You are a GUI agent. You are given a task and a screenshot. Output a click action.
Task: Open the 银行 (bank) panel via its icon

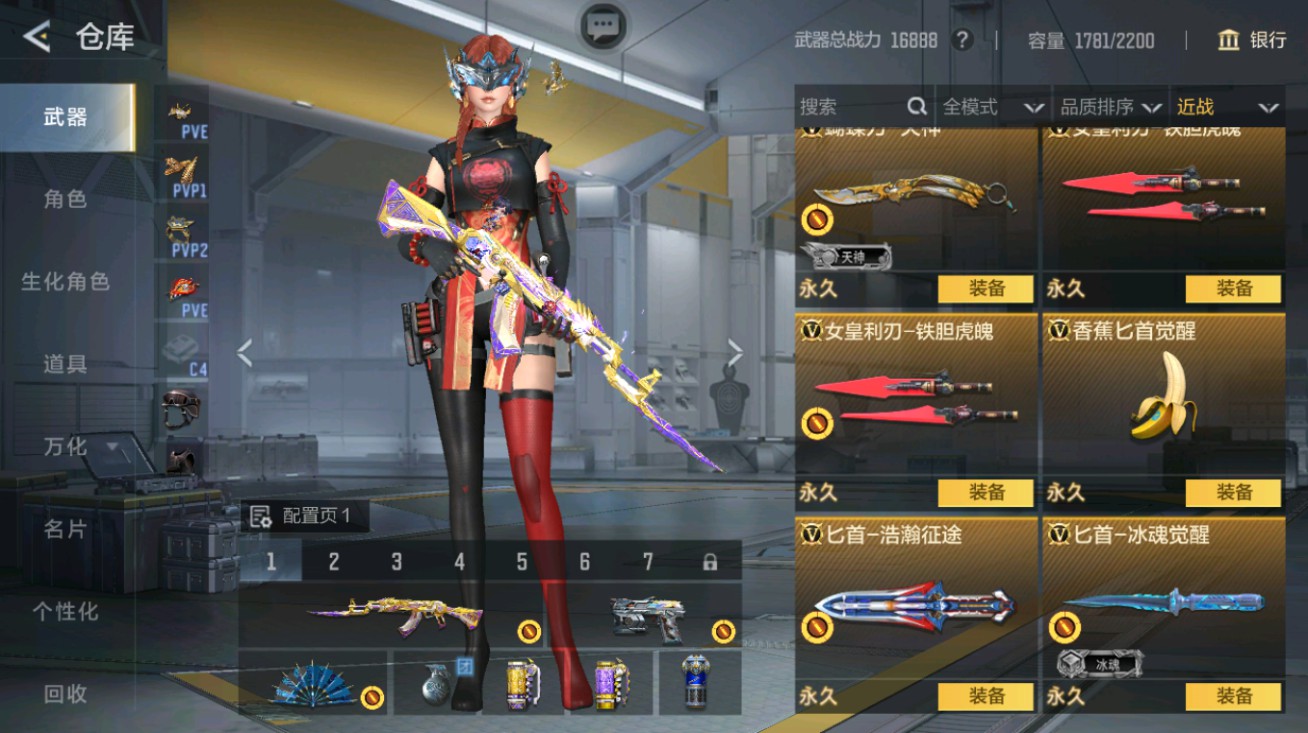(1227, 41)
